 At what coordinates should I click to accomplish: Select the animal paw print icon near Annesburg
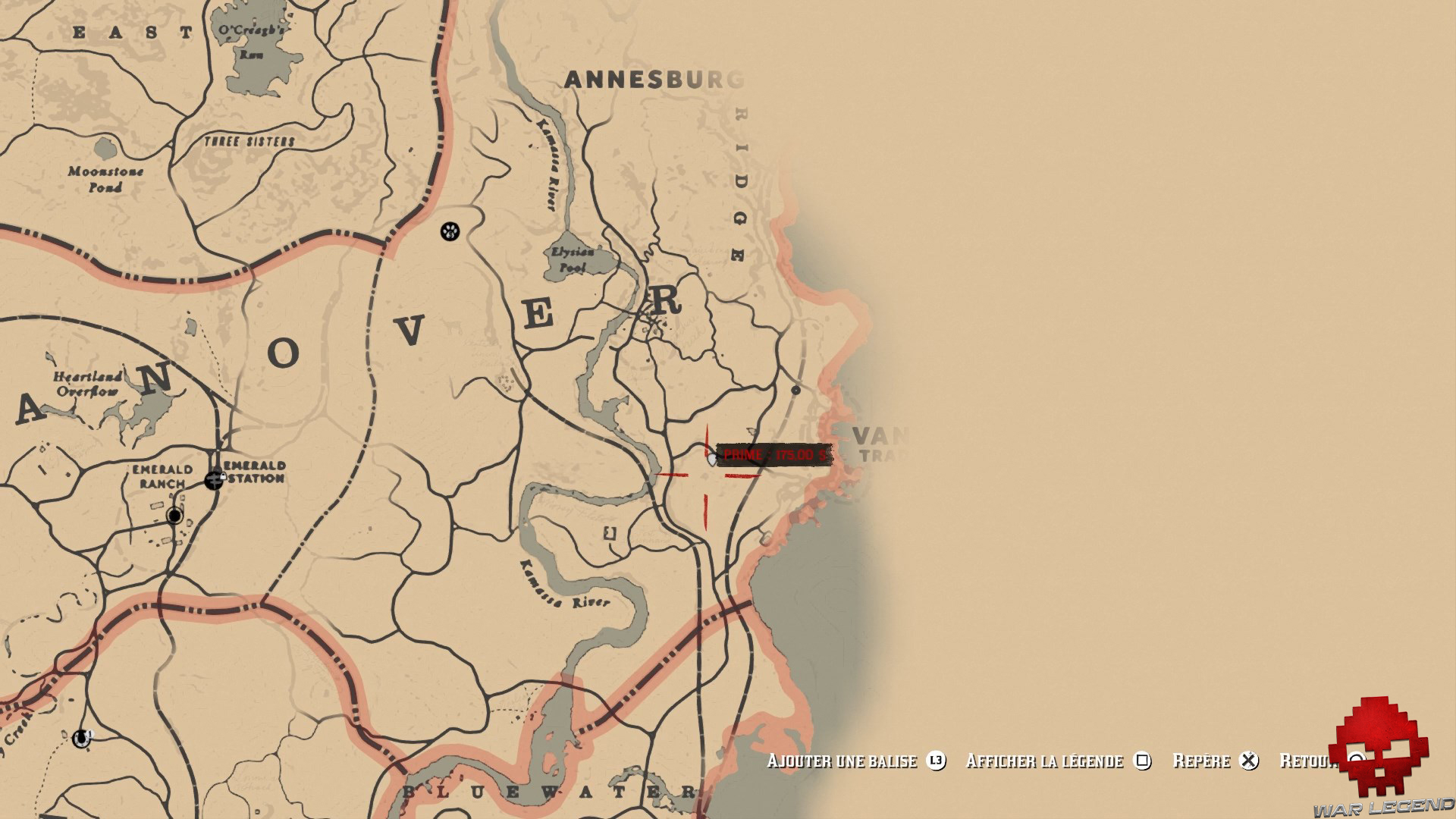click(x=450, y=231)
